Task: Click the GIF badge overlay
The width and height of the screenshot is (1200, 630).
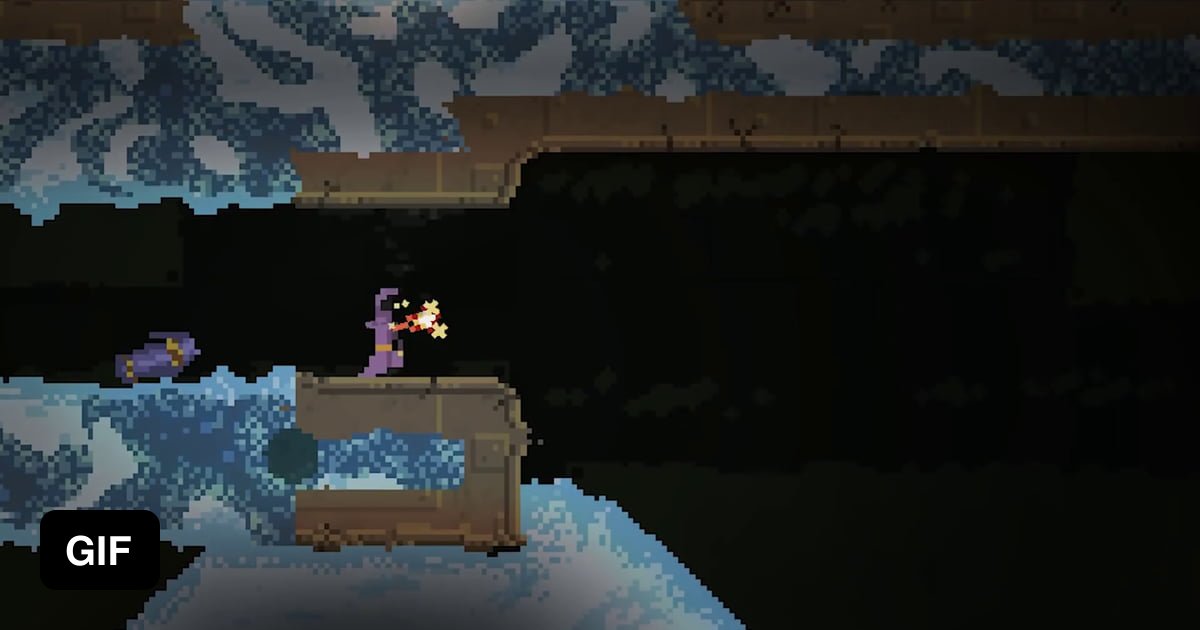Action: pyautogui.click(x=99, y=550)
